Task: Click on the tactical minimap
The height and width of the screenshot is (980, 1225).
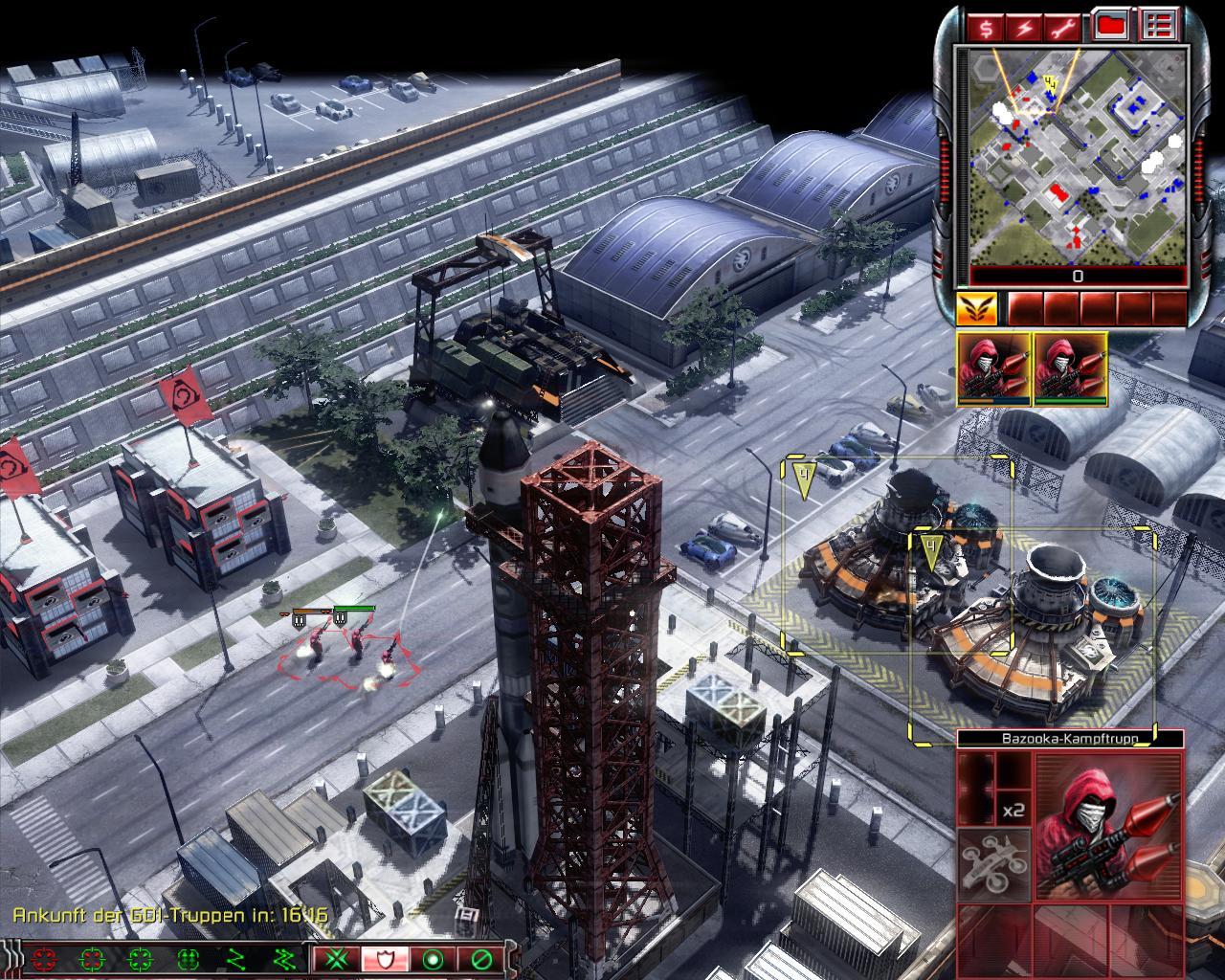Action: coord(1078,157)
